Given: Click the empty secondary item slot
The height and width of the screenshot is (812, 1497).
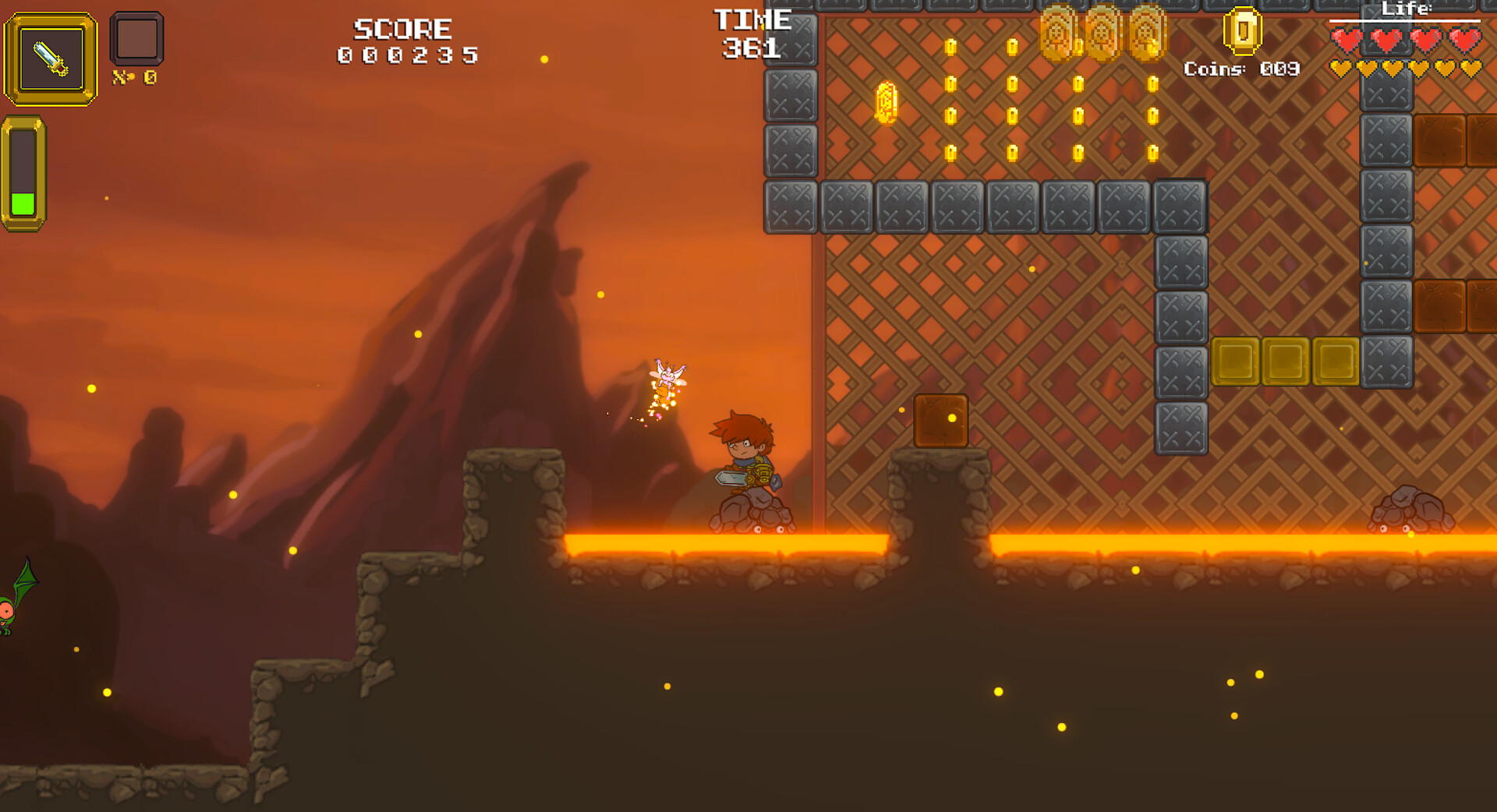Looking at the screenshot, I should pyautogui.click(x=139, y=41).
